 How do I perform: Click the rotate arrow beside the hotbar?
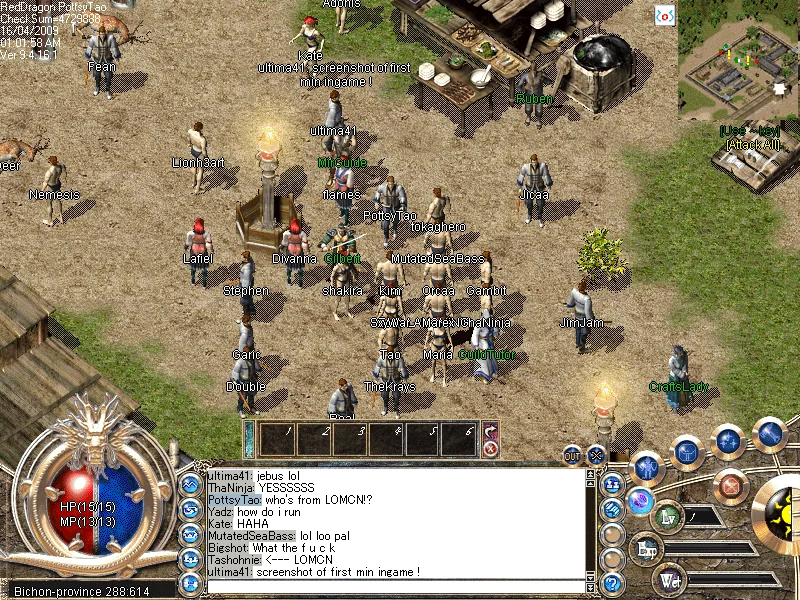pyautogui.click(x=491, y=431)
